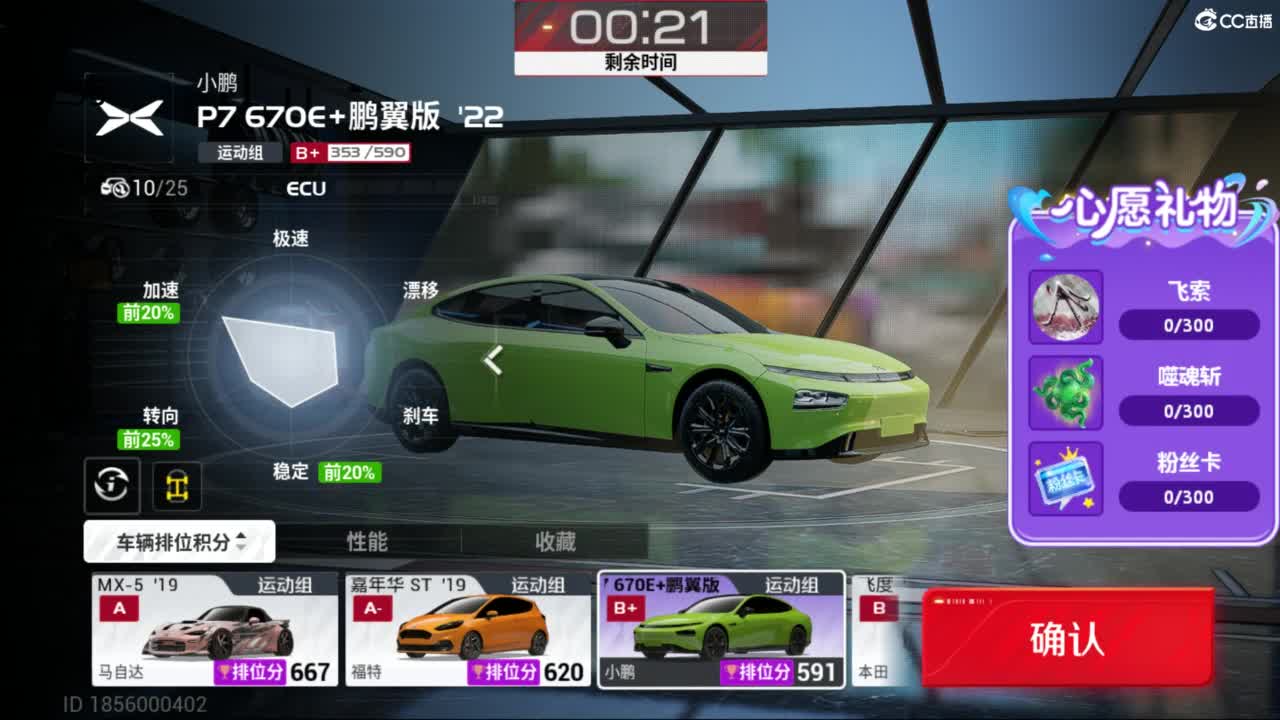Click the circular rotate-vehicle info icon
Viewport: 1280px width, 720px height.
coord(111,485)
